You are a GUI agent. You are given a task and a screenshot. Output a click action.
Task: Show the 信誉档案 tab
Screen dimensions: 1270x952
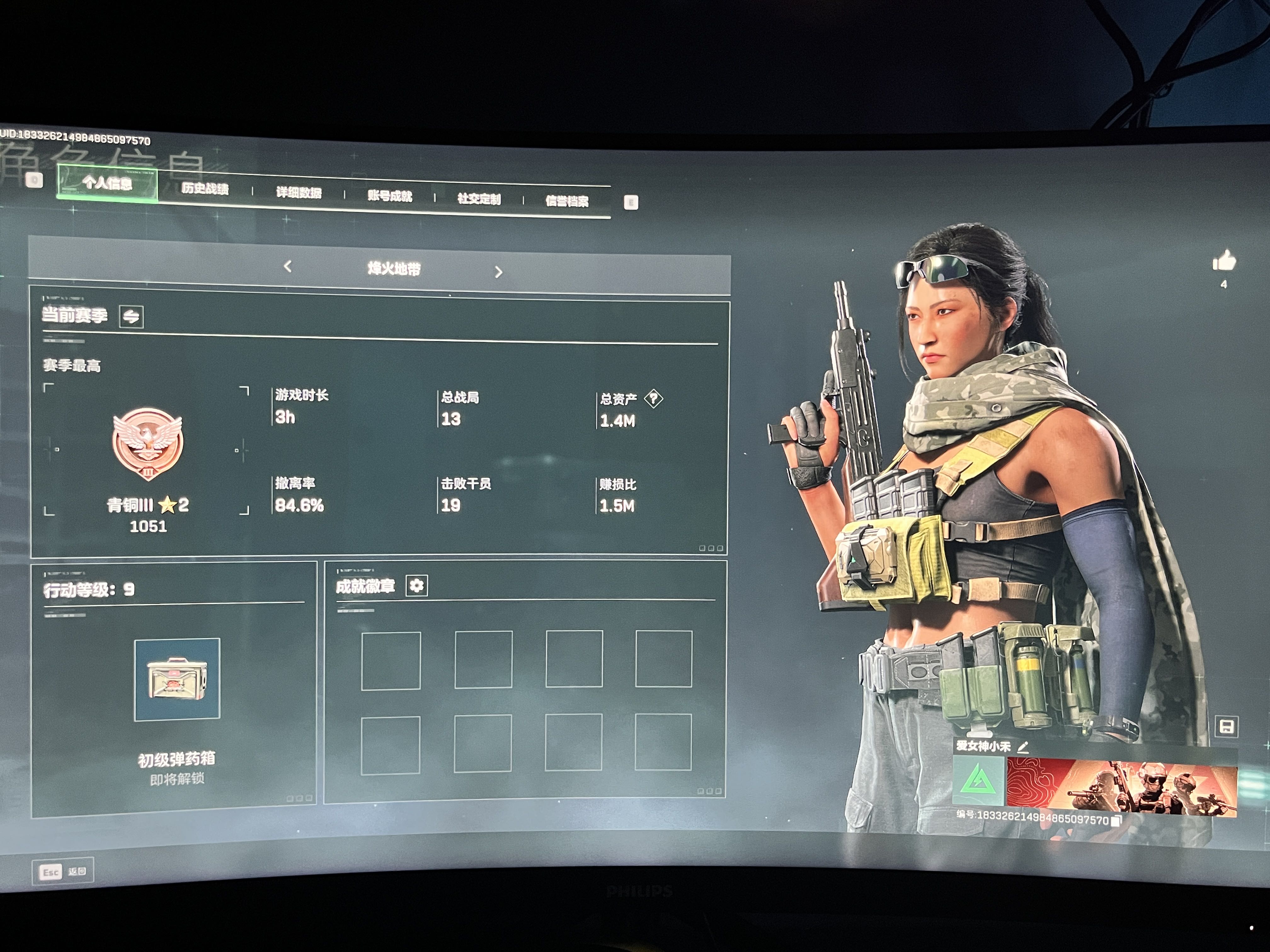pyautogui.click(x=567, y=201)
